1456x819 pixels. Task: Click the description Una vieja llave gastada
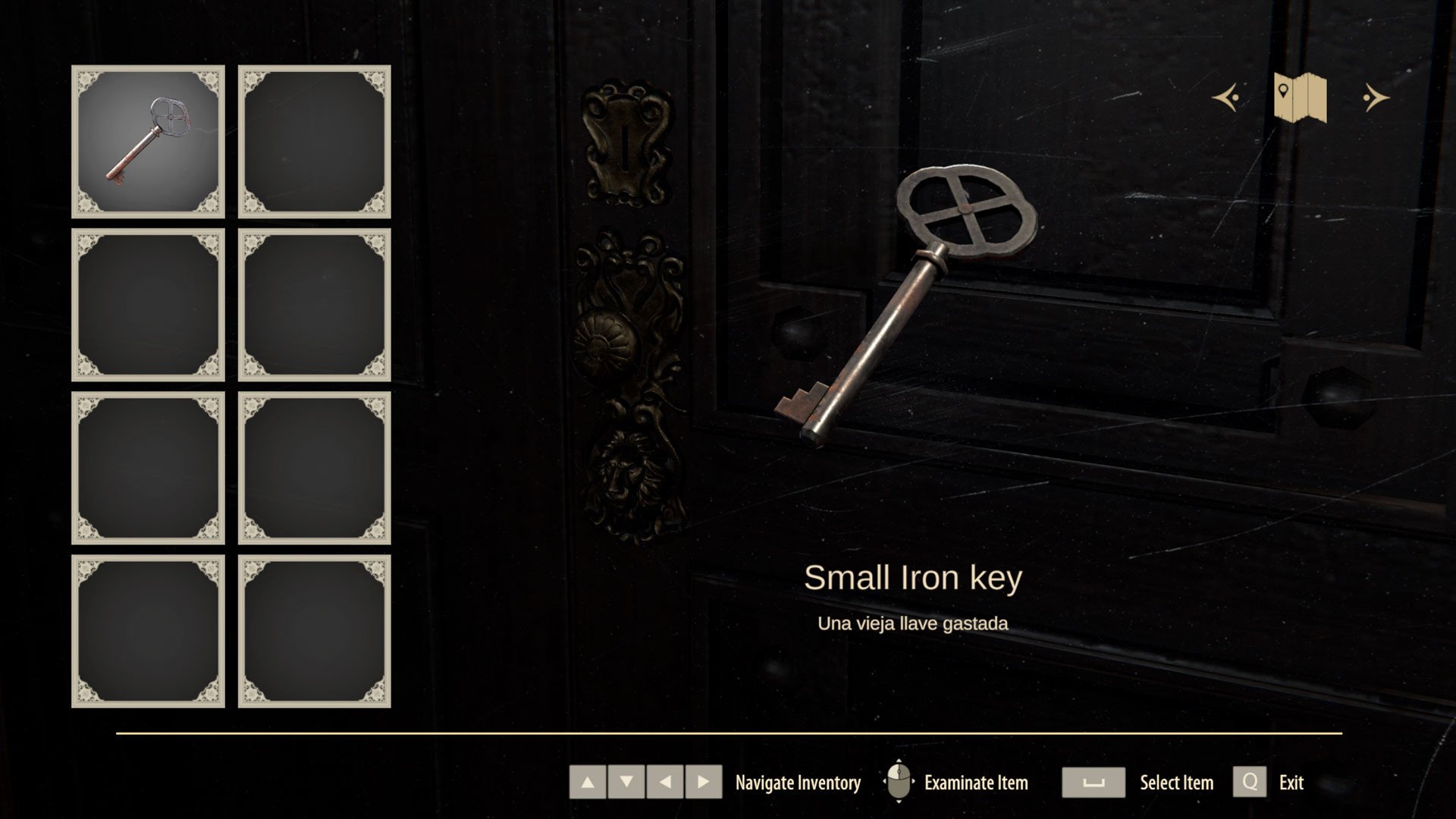(912, 624)
